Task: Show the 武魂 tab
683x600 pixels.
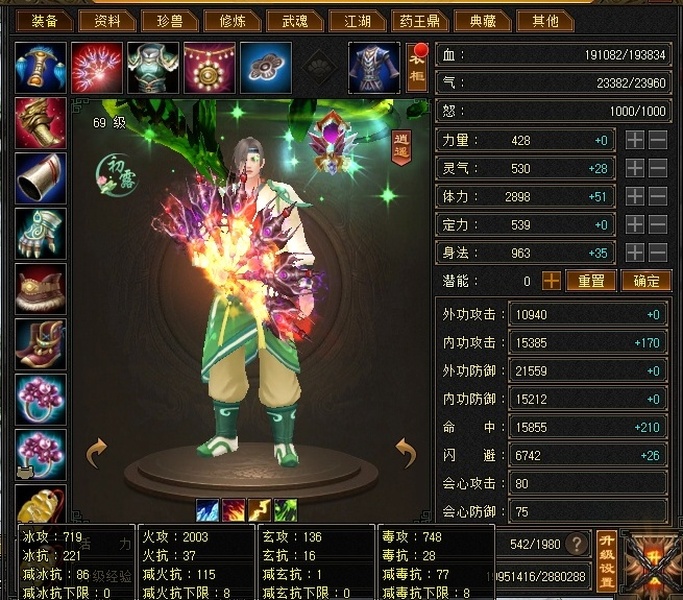Action: pyautogui.click(x=295, y=20)
